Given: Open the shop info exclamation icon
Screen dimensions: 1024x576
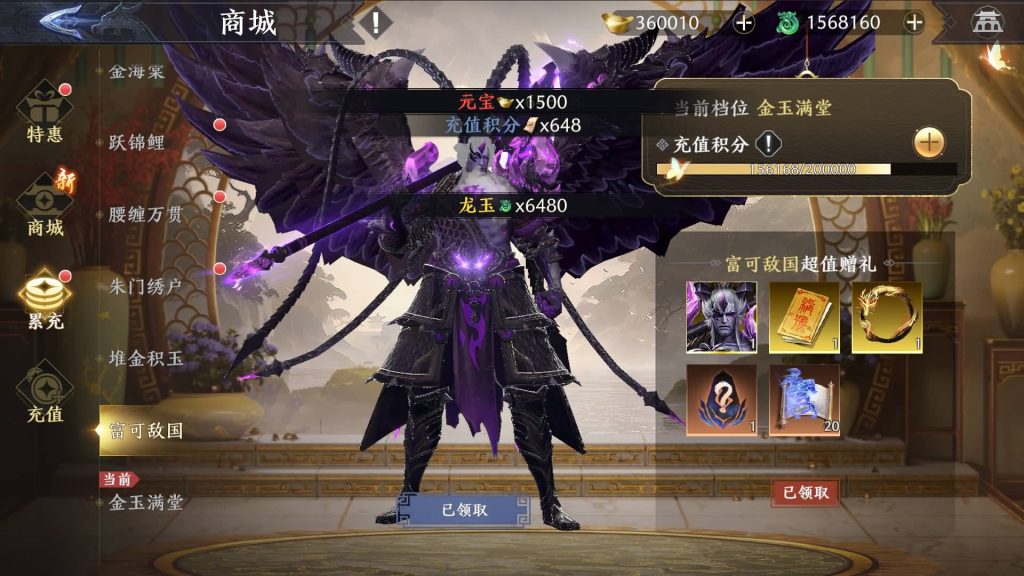Looking at the screenshot, I should [375, 23].
